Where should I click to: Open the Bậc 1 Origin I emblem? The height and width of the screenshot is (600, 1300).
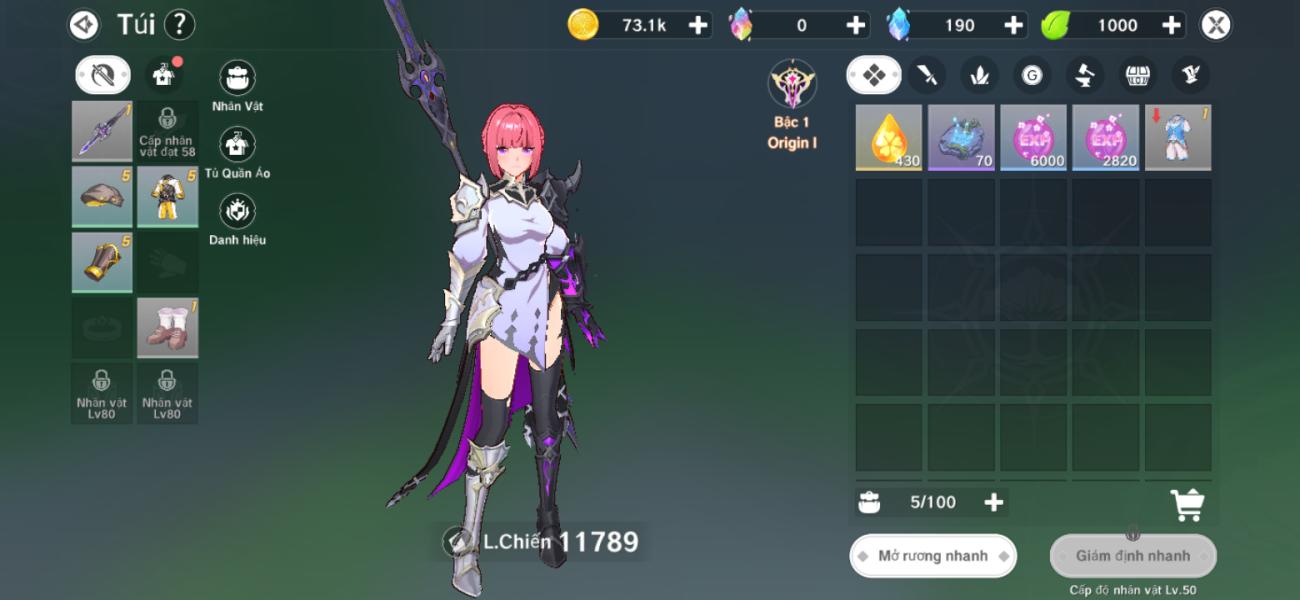tap(792, 86)
